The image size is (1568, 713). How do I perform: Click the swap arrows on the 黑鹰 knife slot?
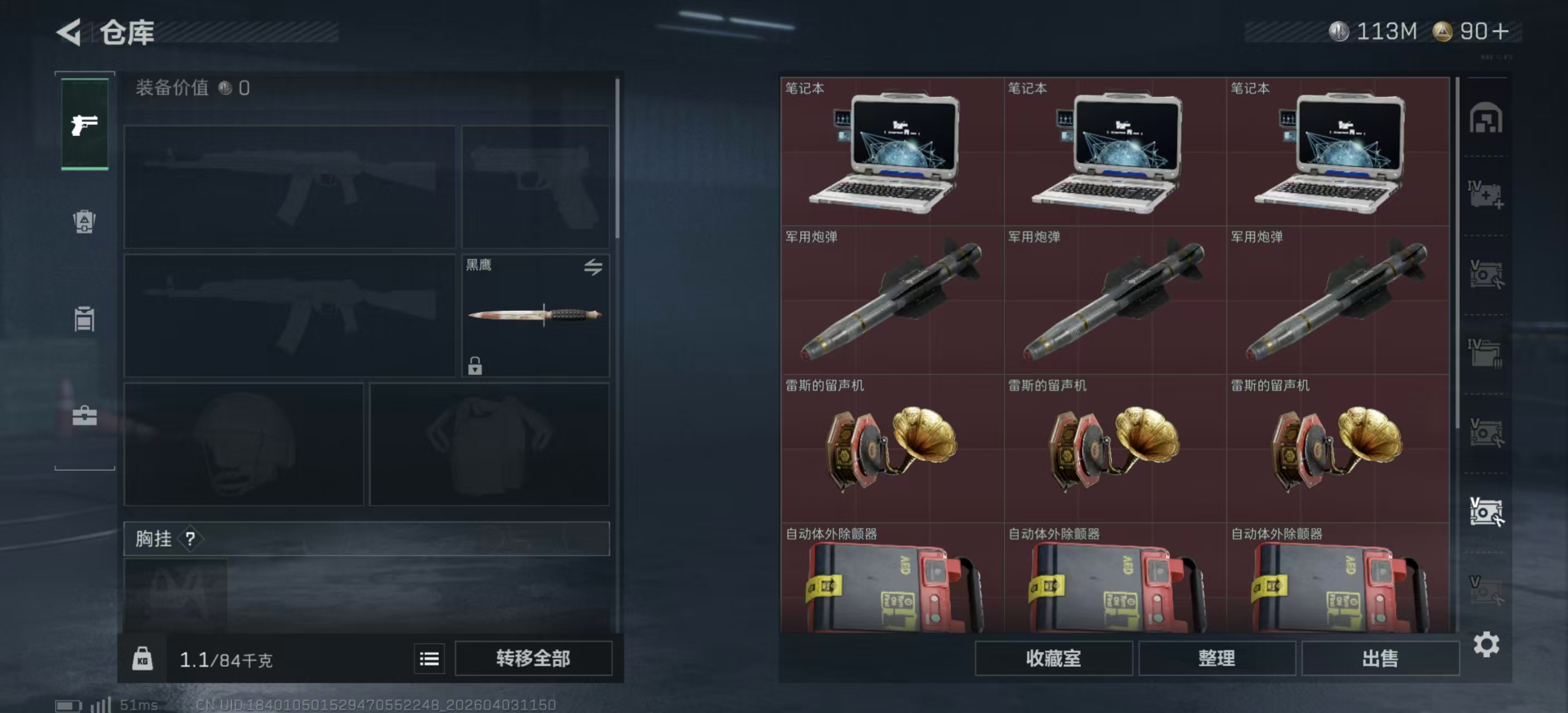click(x=595, y=268)
